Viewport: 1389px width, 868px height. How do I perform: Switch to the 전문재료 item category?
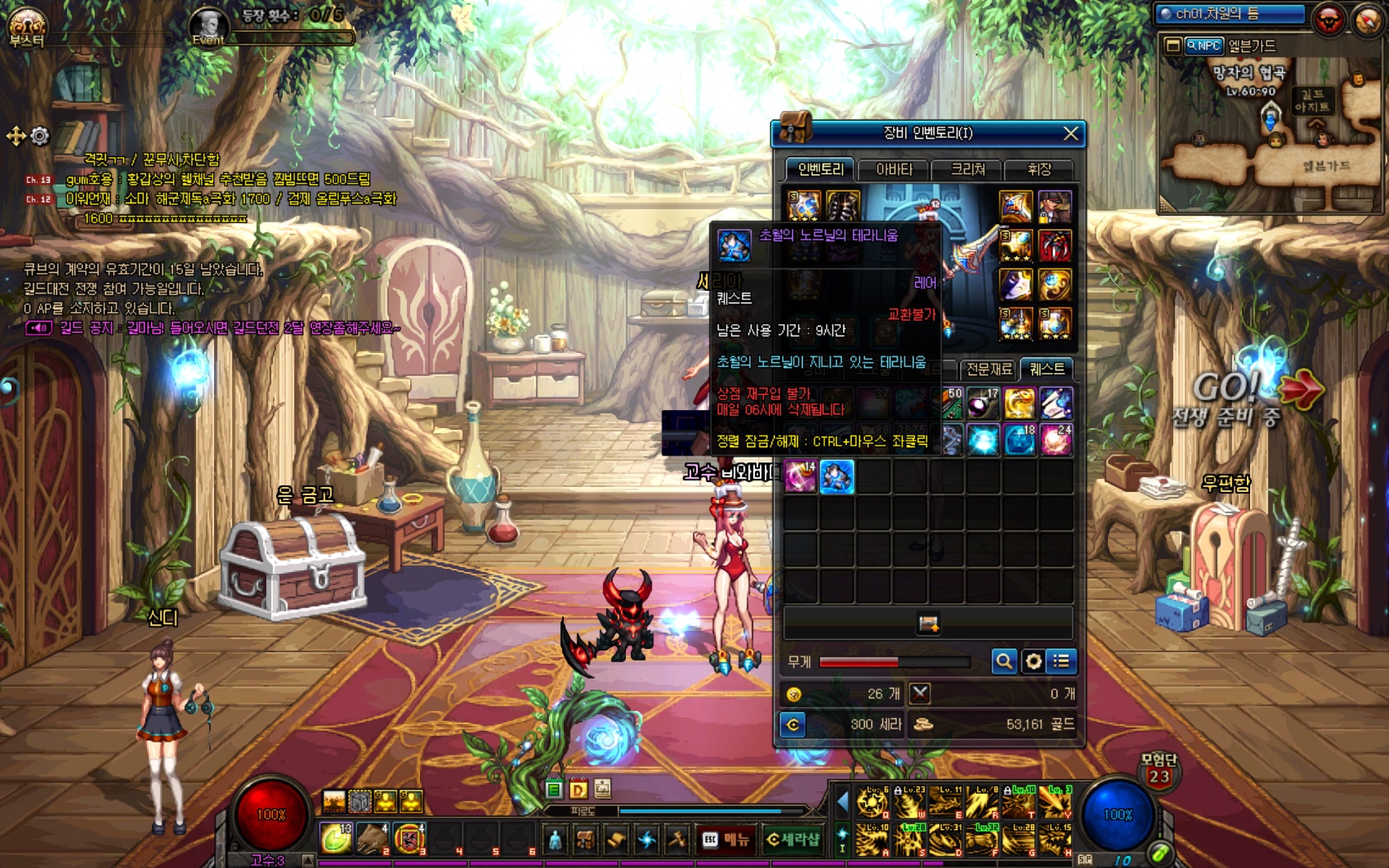coord(989,370)
